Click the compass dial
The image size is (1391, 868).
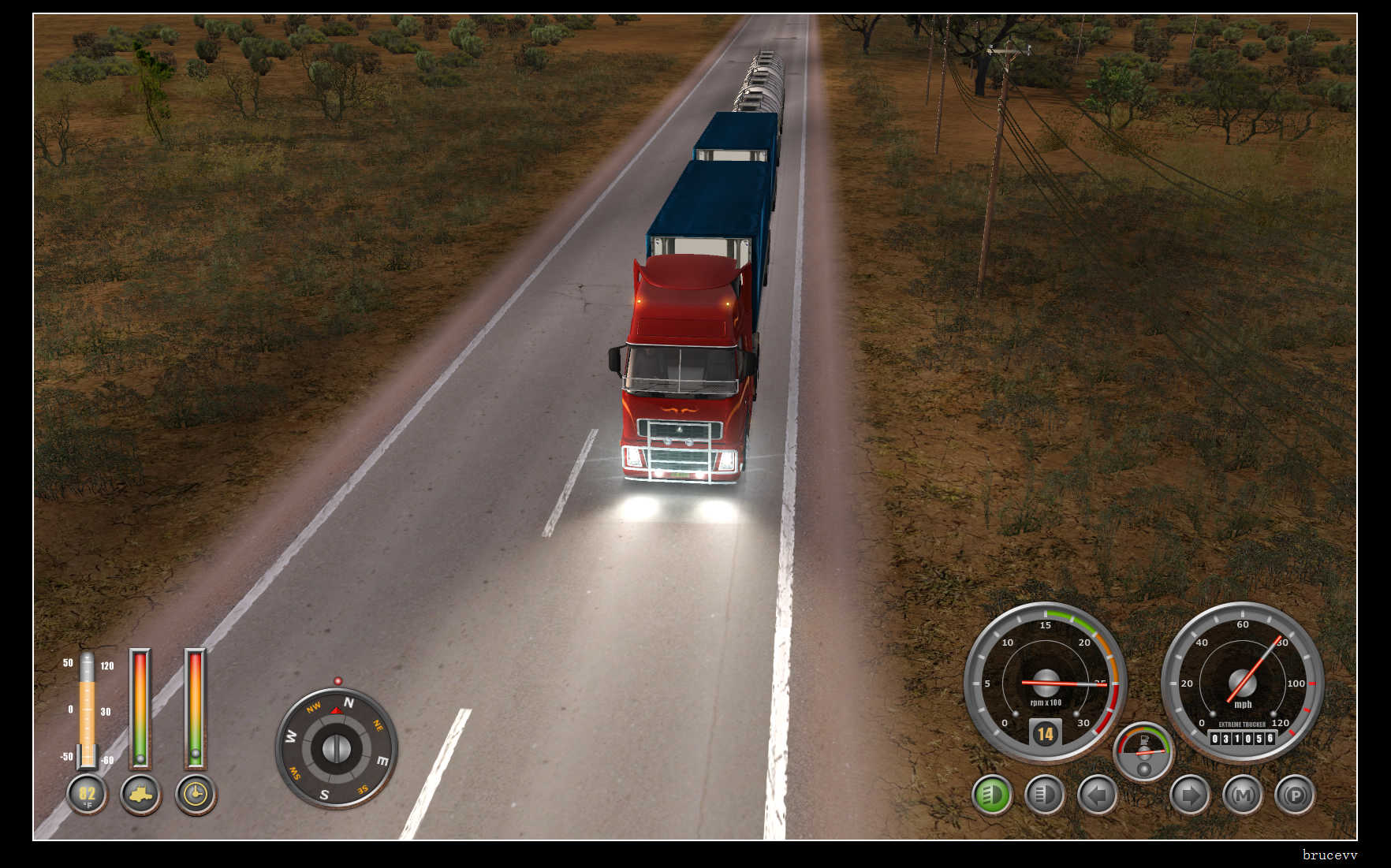[x=337, y=747]
